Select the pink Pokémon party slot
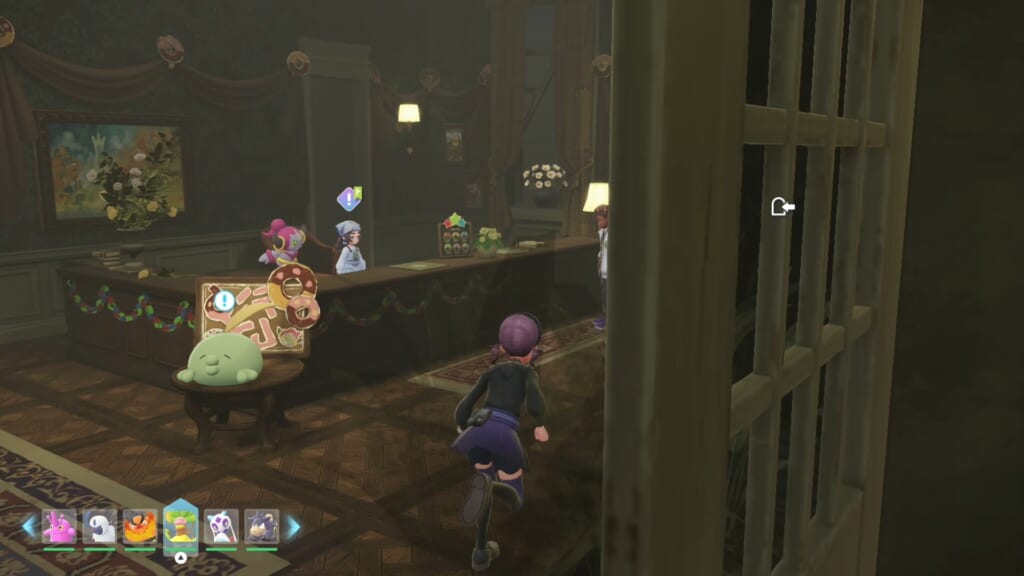This screenshot has height=576, width=1024. [x=59, y=527]
